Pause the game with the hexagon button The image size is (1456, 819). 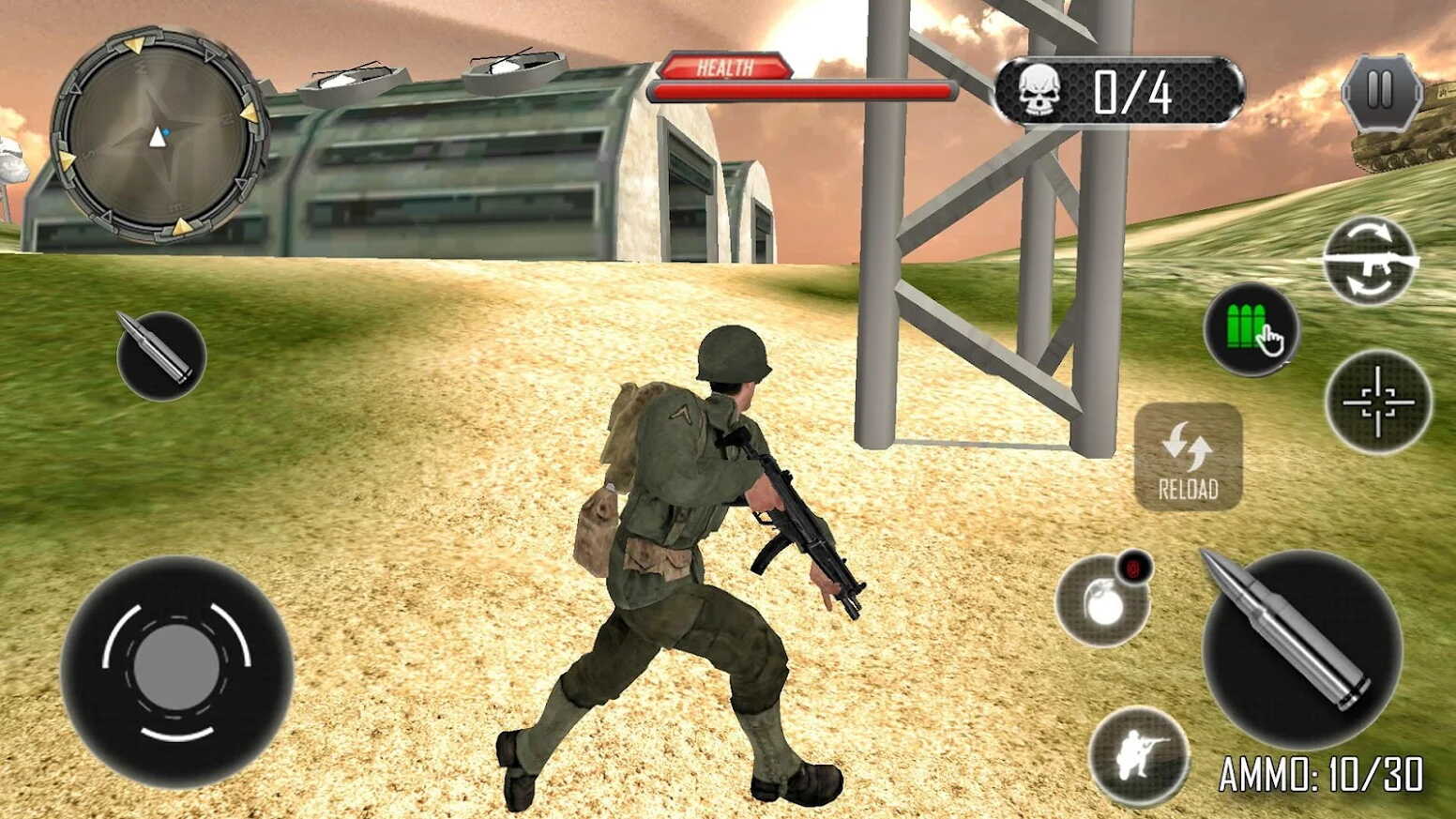(1380, 92)
